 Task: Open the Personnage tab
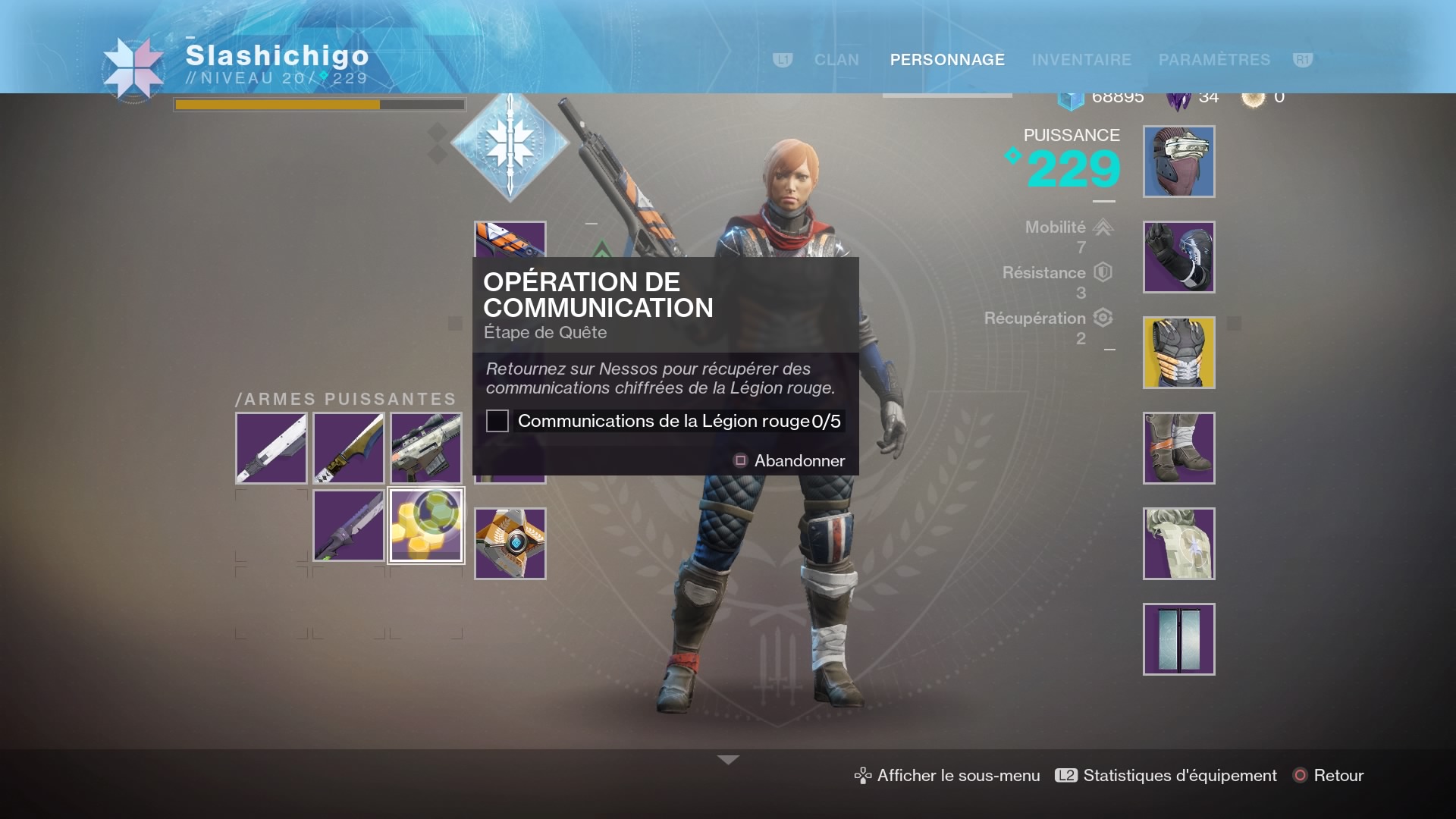click(947, 60)
